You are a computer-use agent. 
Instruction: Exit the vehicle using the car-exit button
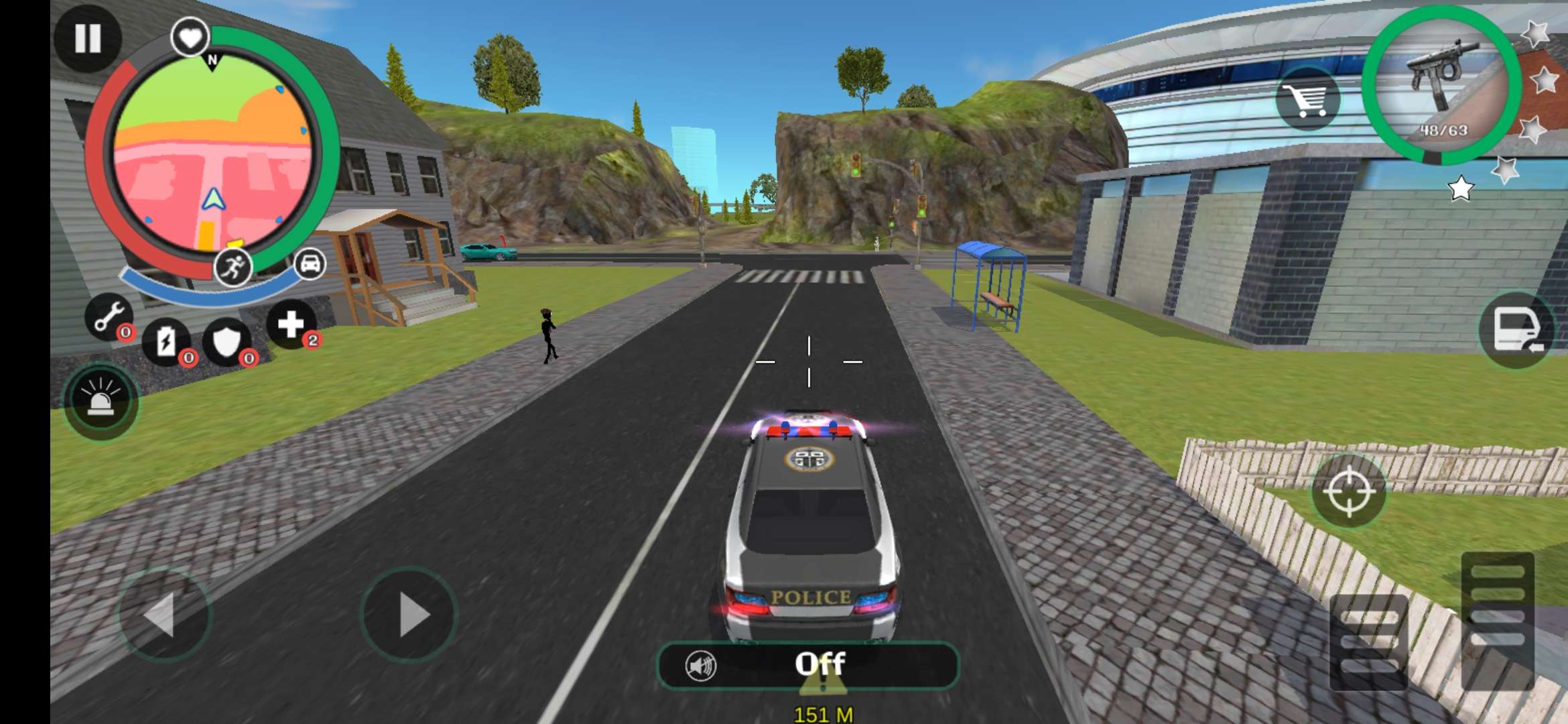coord(1516,330)
